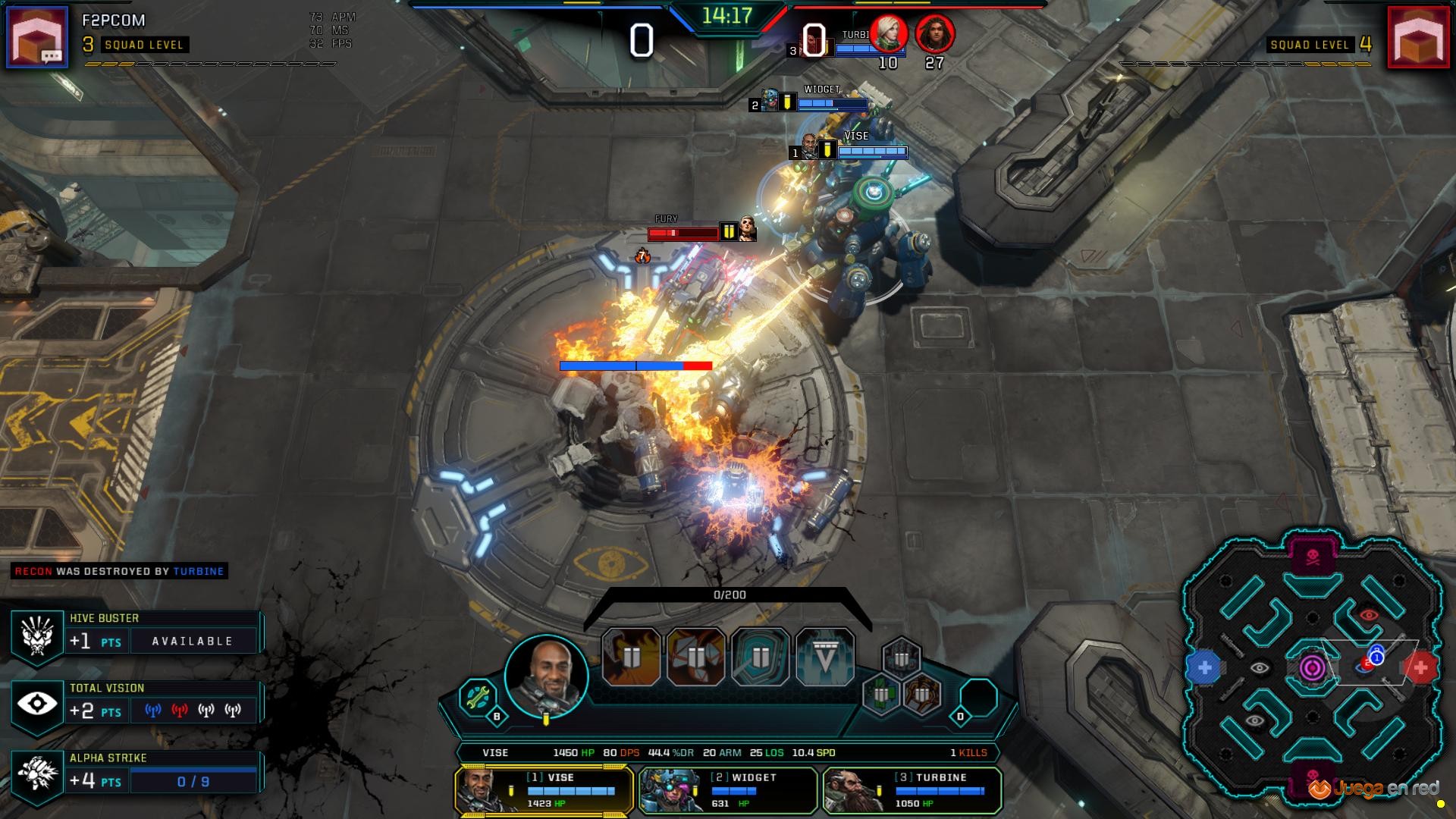This screenshot has width=1456, height=819.
Task: Select the Turbine squad card
Action: pos(912,790)
